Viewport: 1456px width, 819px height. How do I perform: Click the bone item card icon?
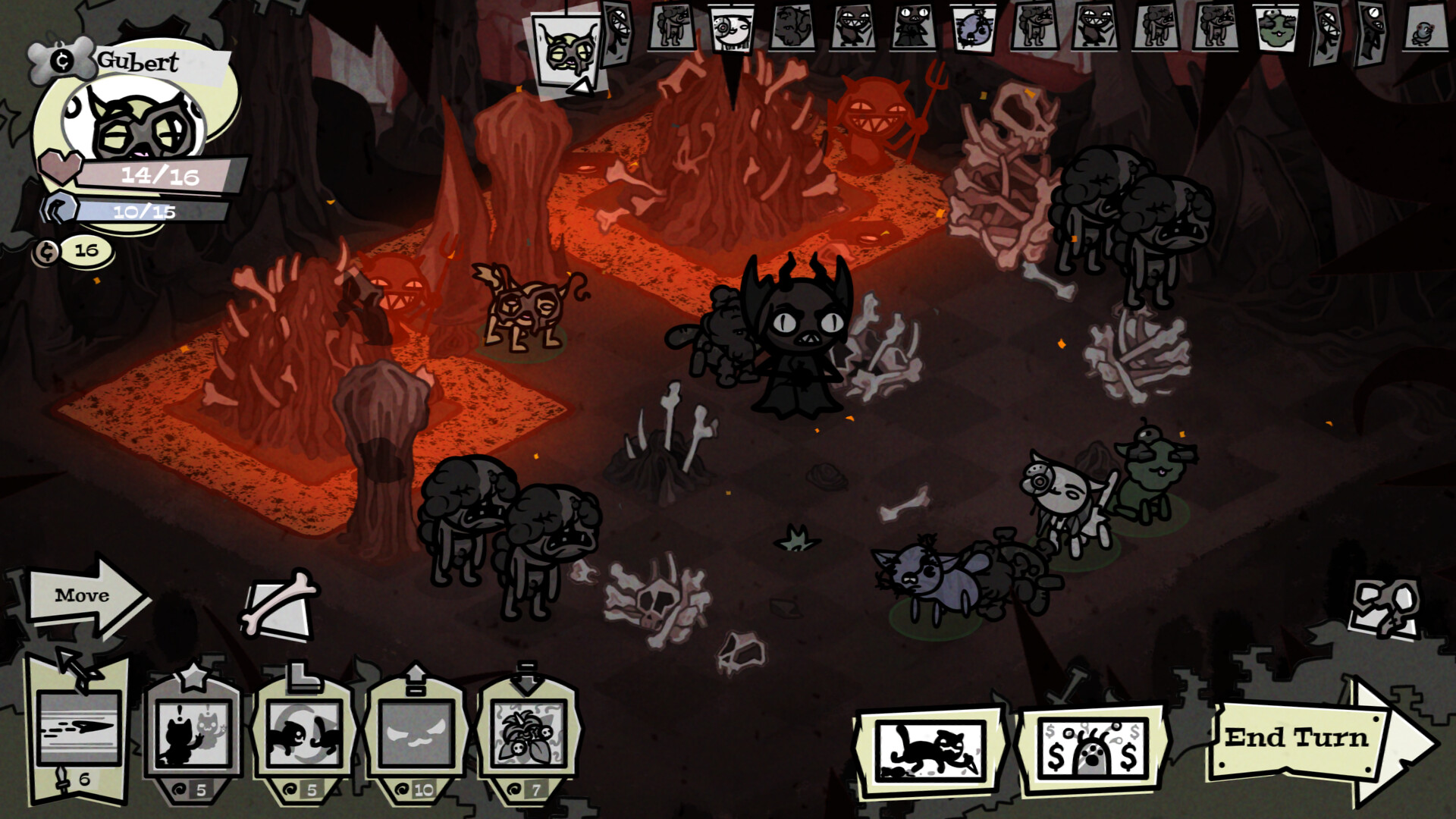tap(278, 607)
